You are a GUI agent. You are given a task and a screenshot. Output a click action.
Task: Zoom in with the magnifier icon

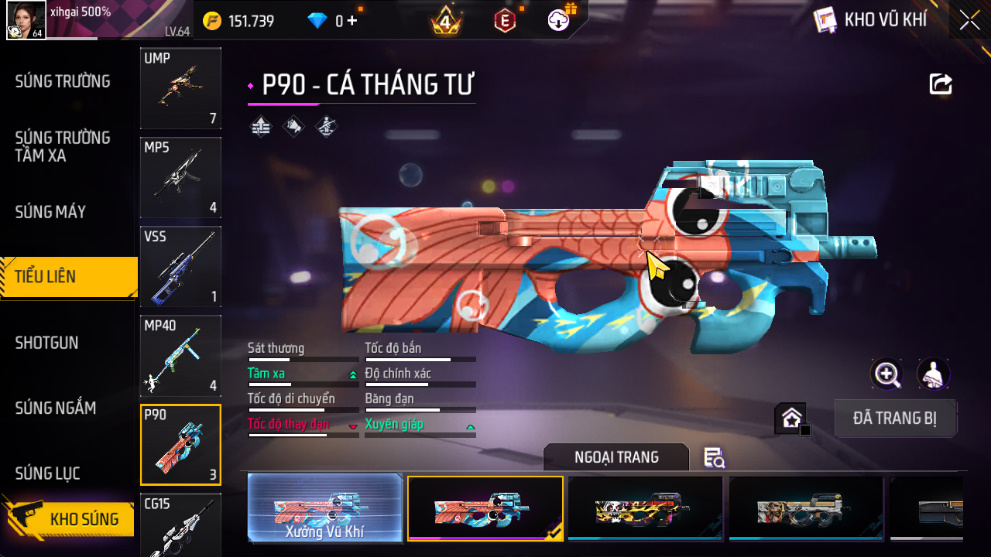[887, 375]
